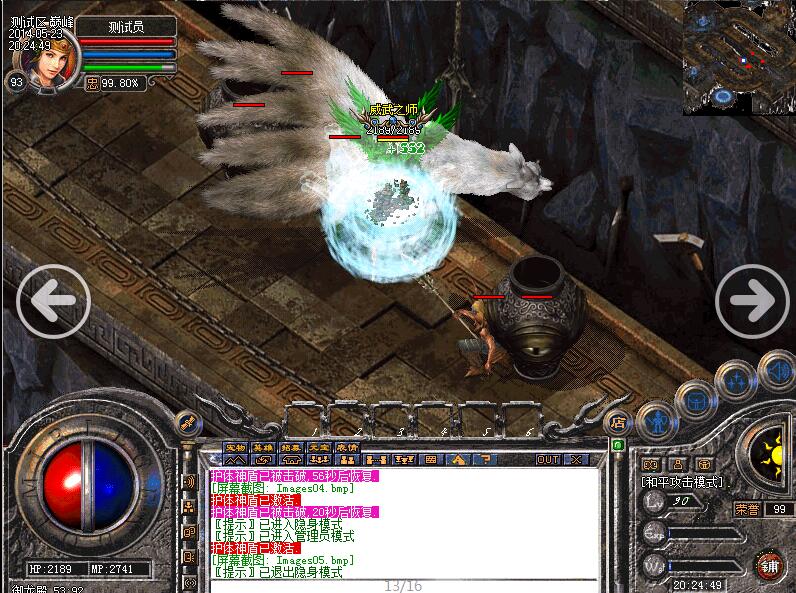The width and height of the screenshot is (796, 593).
Task: Switch to the 天宝 tab
Action: [x=318, y=447]
